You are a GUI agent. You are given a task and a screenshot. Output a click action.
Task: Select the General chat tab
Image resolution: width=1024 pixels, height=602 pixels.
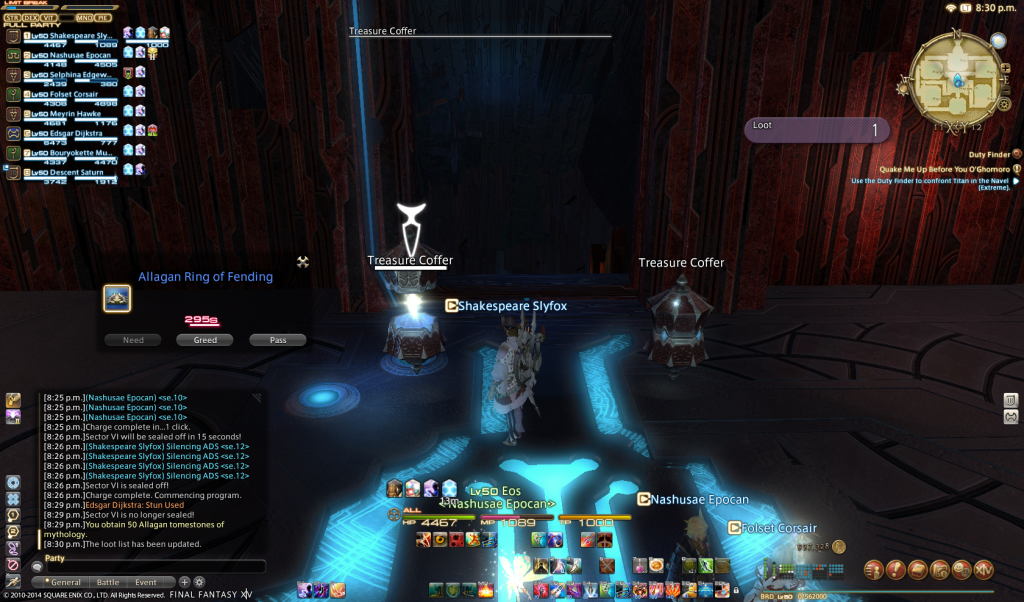(62, 582)
